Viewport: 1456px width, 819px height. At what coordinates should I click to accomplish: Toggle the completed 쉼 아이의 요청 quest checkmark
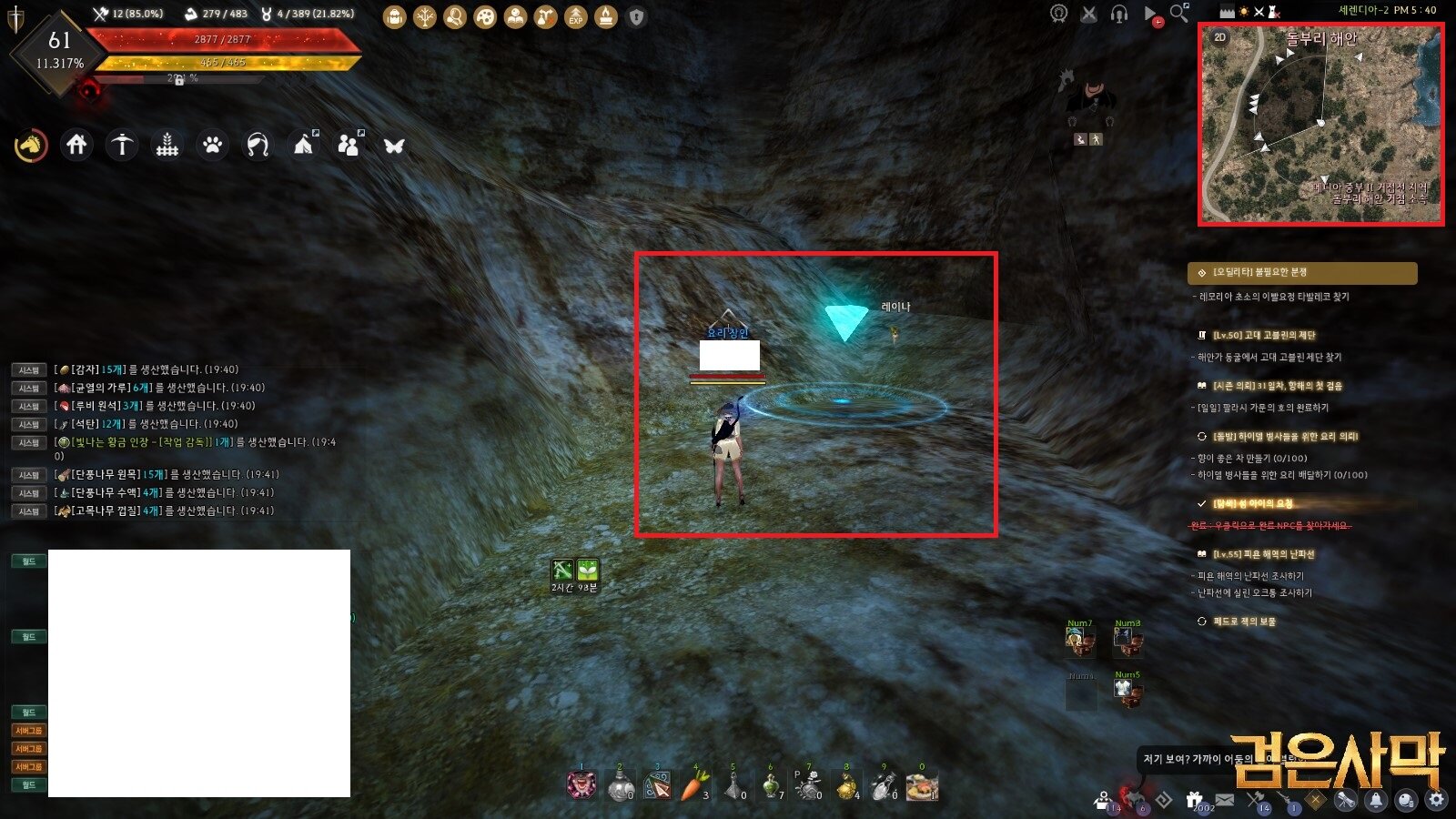point(1201,503)
